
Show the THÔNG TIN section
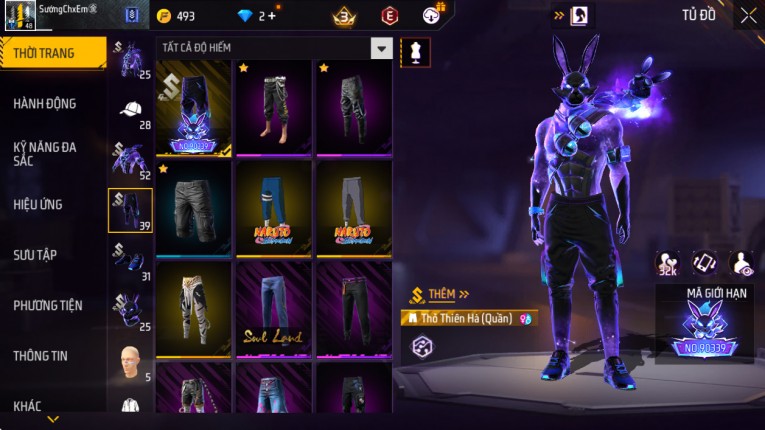coord(41,355)
